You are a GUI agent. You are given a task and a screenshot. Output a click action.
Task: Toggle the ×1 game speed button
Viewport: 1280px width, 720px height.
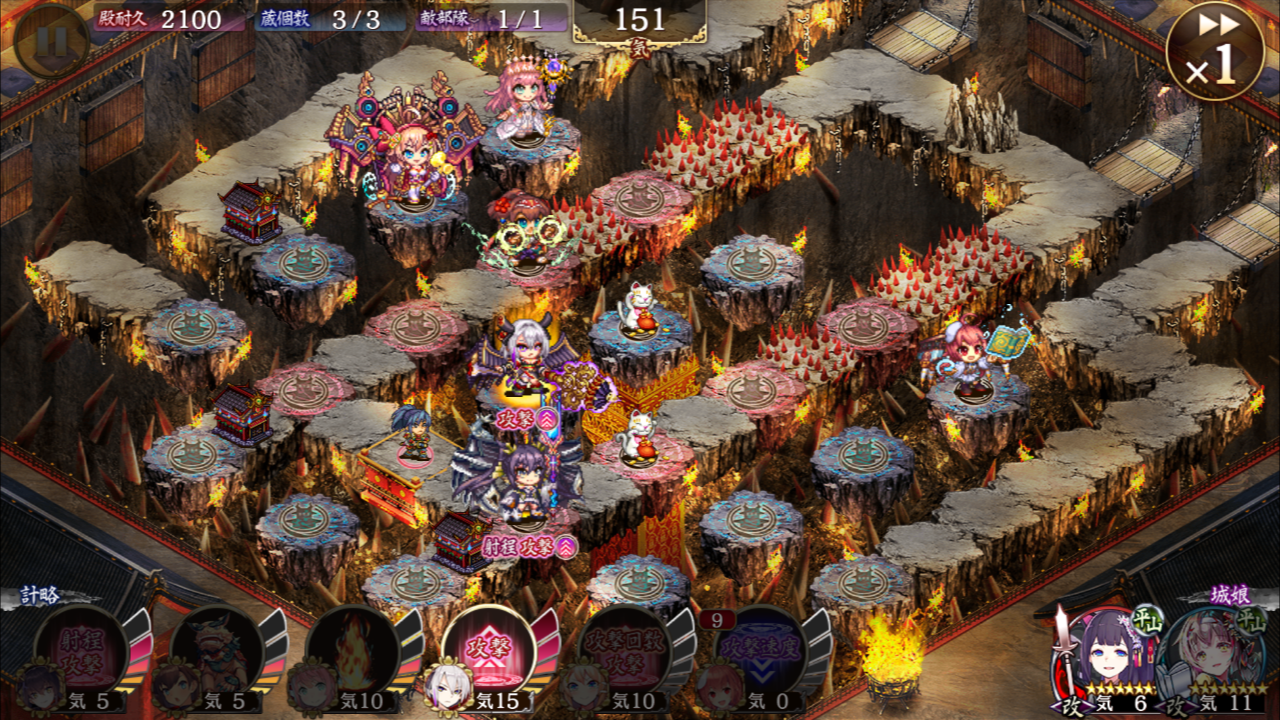(x=1214, y=51)
